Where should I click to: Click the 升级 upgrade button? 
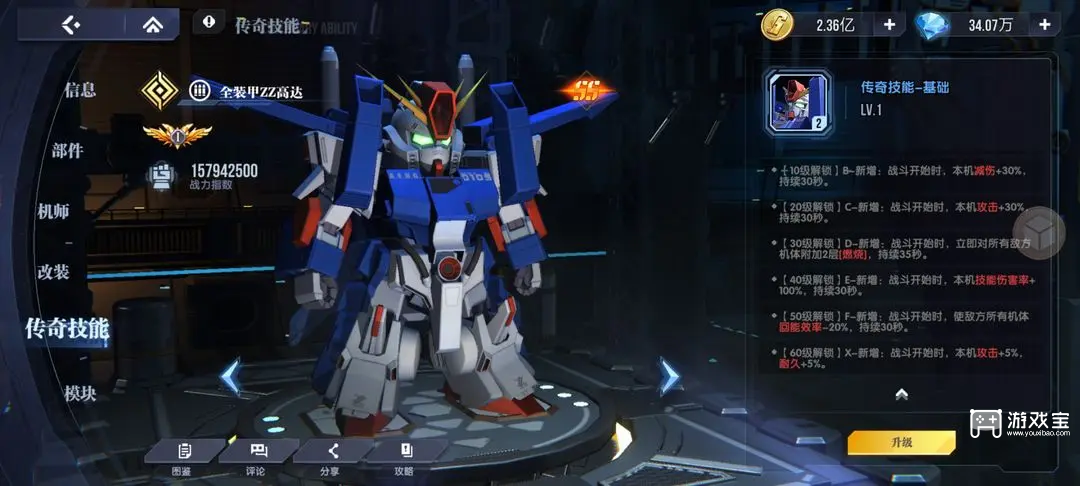click(901, 442)
